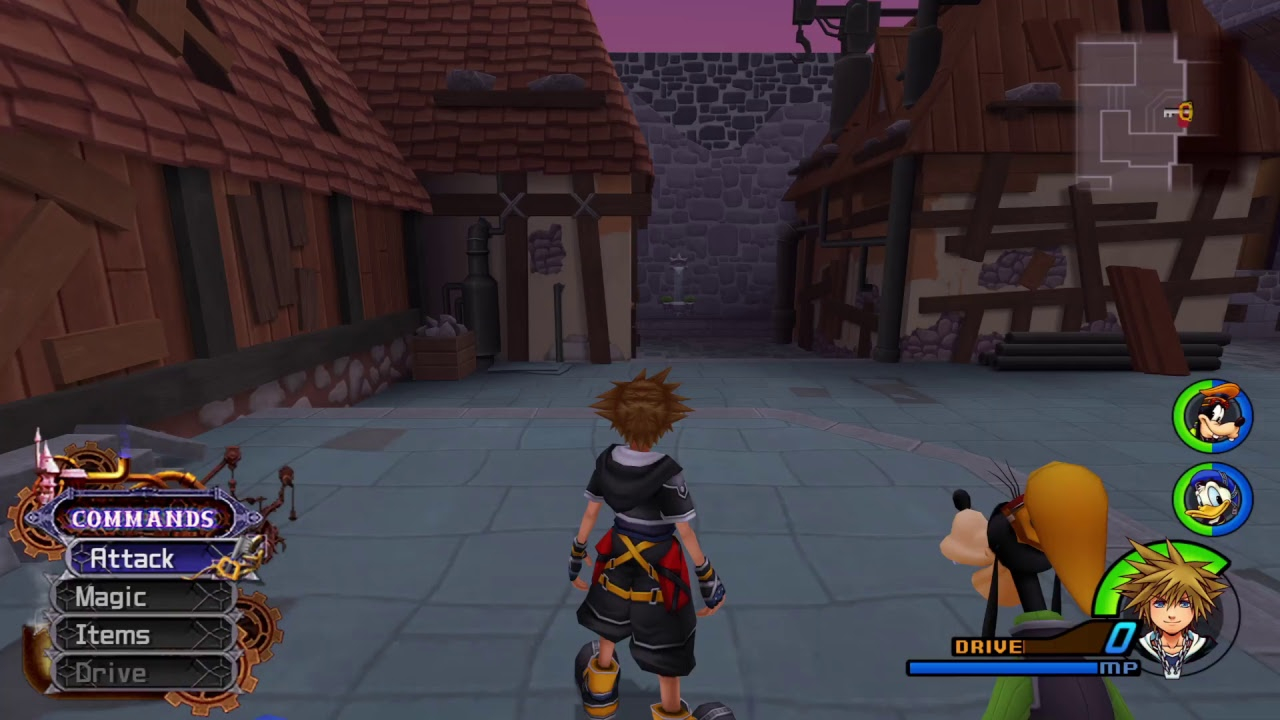Click the Goofy party portrait
Image resolution: width=1280 pixels, height=720 pixels.
(1212, 416)
